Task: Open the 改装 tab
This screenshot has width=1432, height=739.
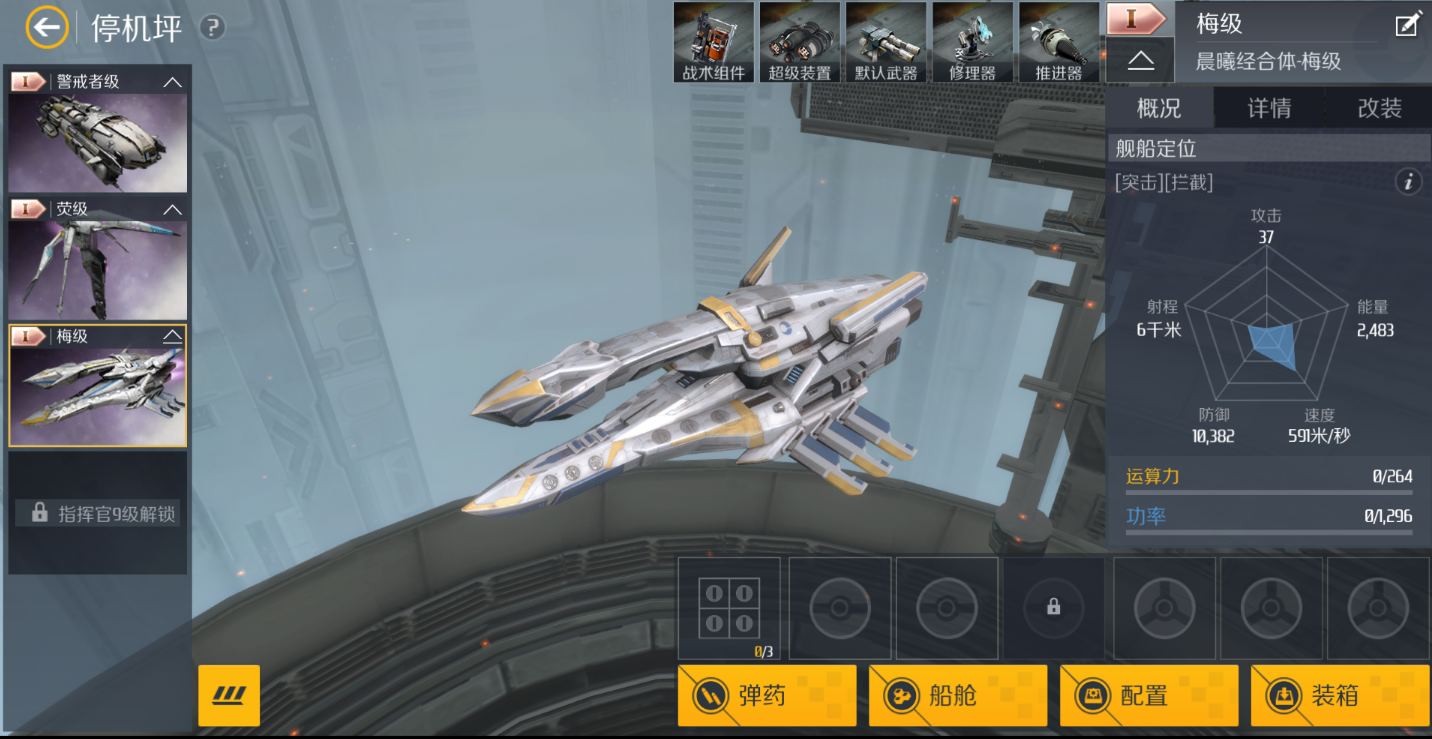Action: coord(1379,108)
